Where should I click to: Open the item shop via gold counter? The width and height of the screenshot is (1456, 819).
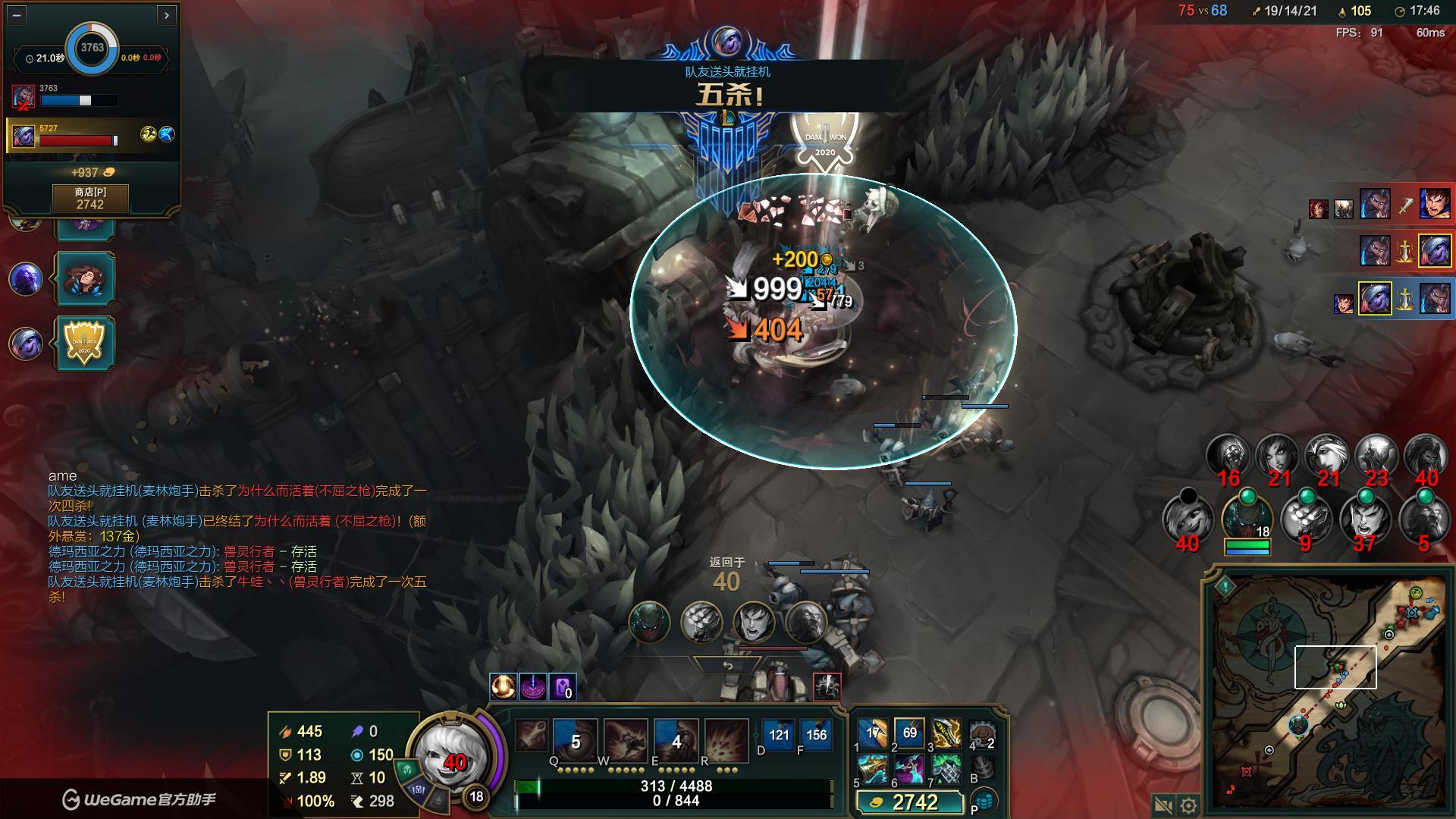coord(909,802)
